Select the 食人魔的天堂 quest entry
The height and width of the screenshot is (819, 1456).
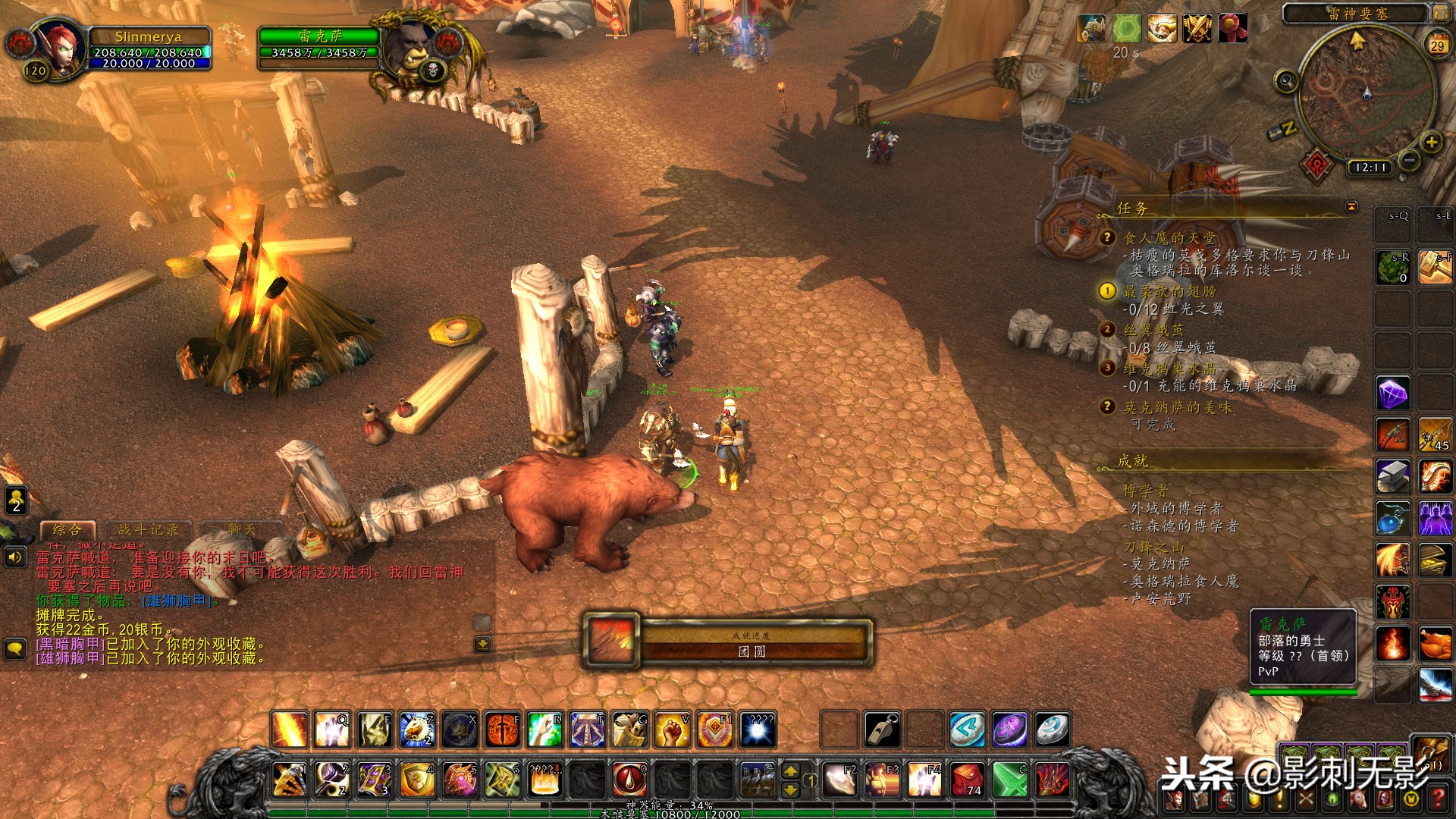click(1169, 238)
